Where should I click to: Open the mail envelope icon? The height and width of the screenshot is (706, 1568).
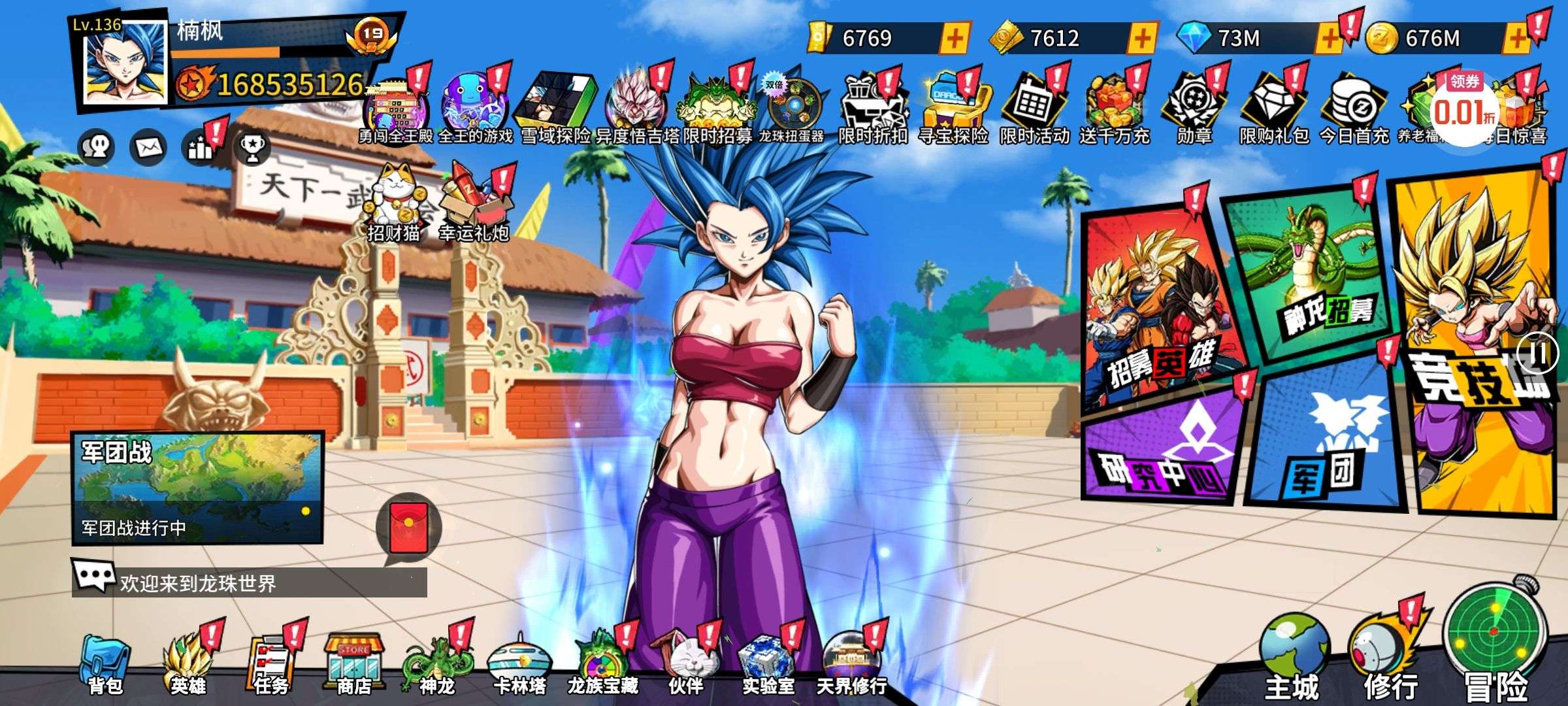pyautogui.click(x=148, y=148)
